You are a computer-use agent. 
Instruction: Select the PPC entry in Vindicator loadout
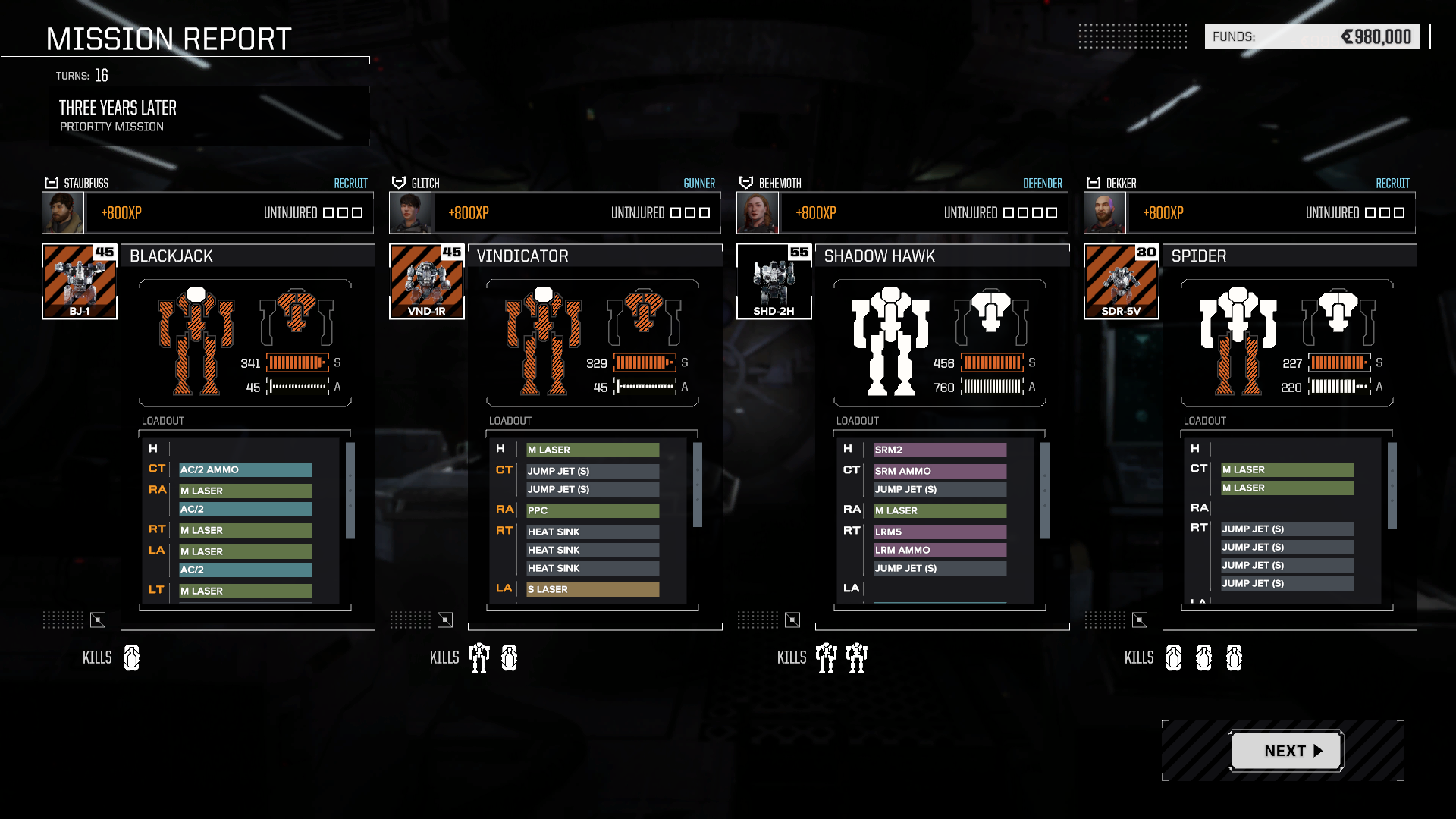click(592, 510)
